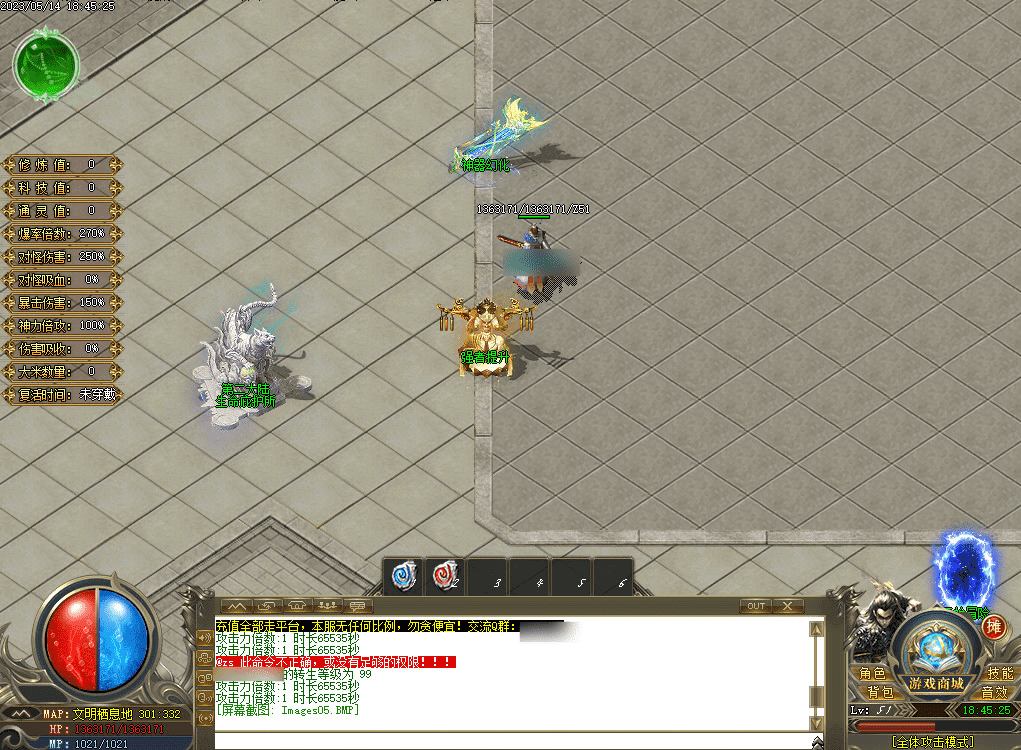Click the OUT button above the chat

click(x=756, y=606)
